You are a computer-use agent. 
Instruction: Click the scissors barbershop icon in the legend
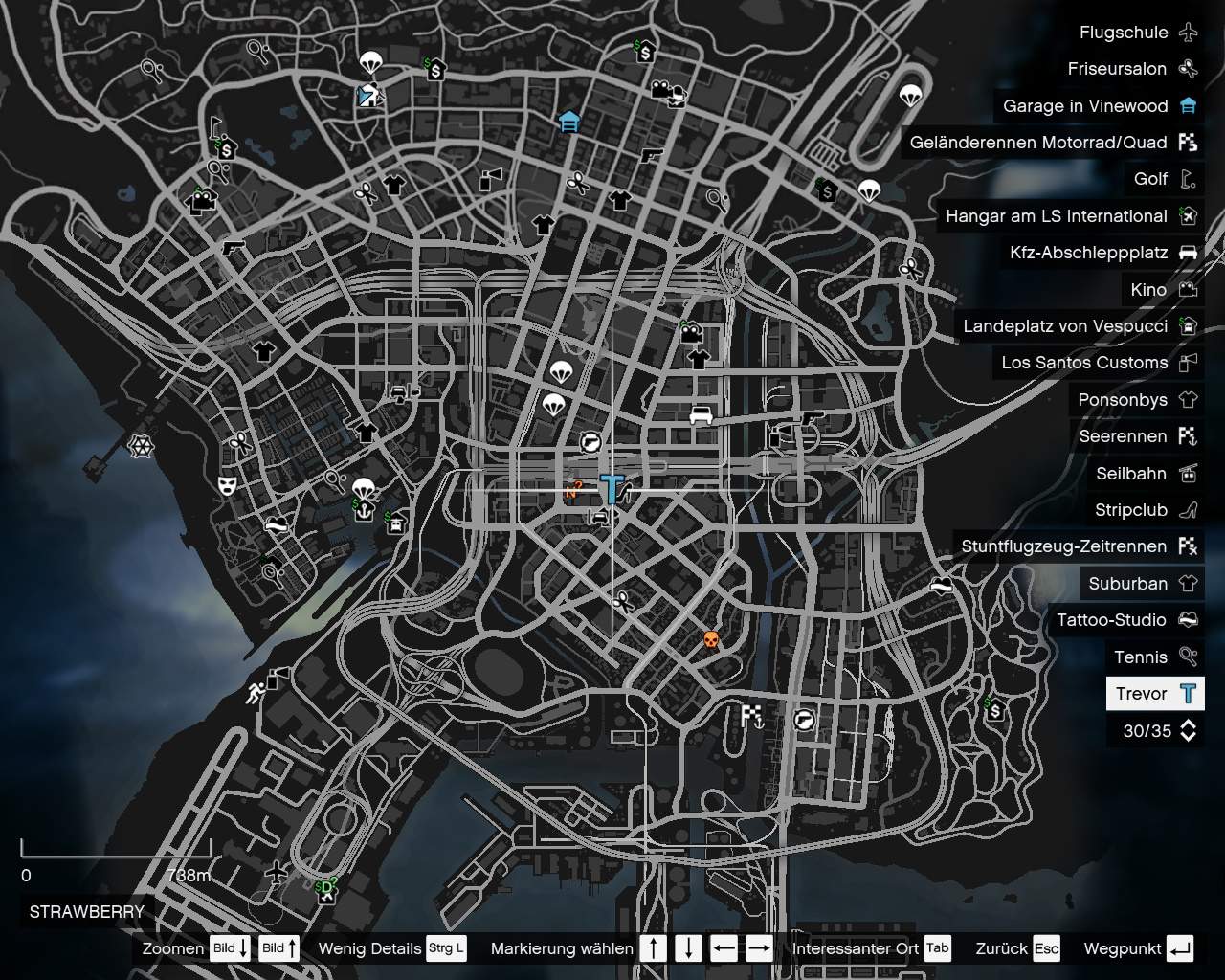(1187, 69)
